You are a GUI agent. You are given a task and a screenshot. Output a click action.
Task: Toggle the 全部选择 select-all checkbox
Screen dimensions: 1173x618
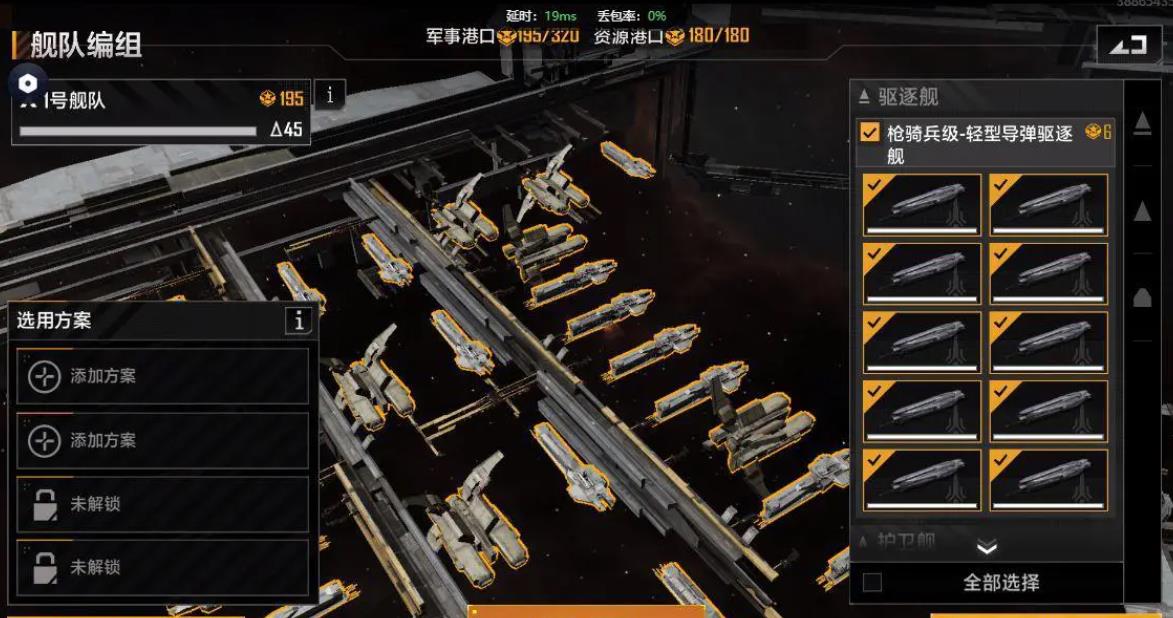click(872, 582)
